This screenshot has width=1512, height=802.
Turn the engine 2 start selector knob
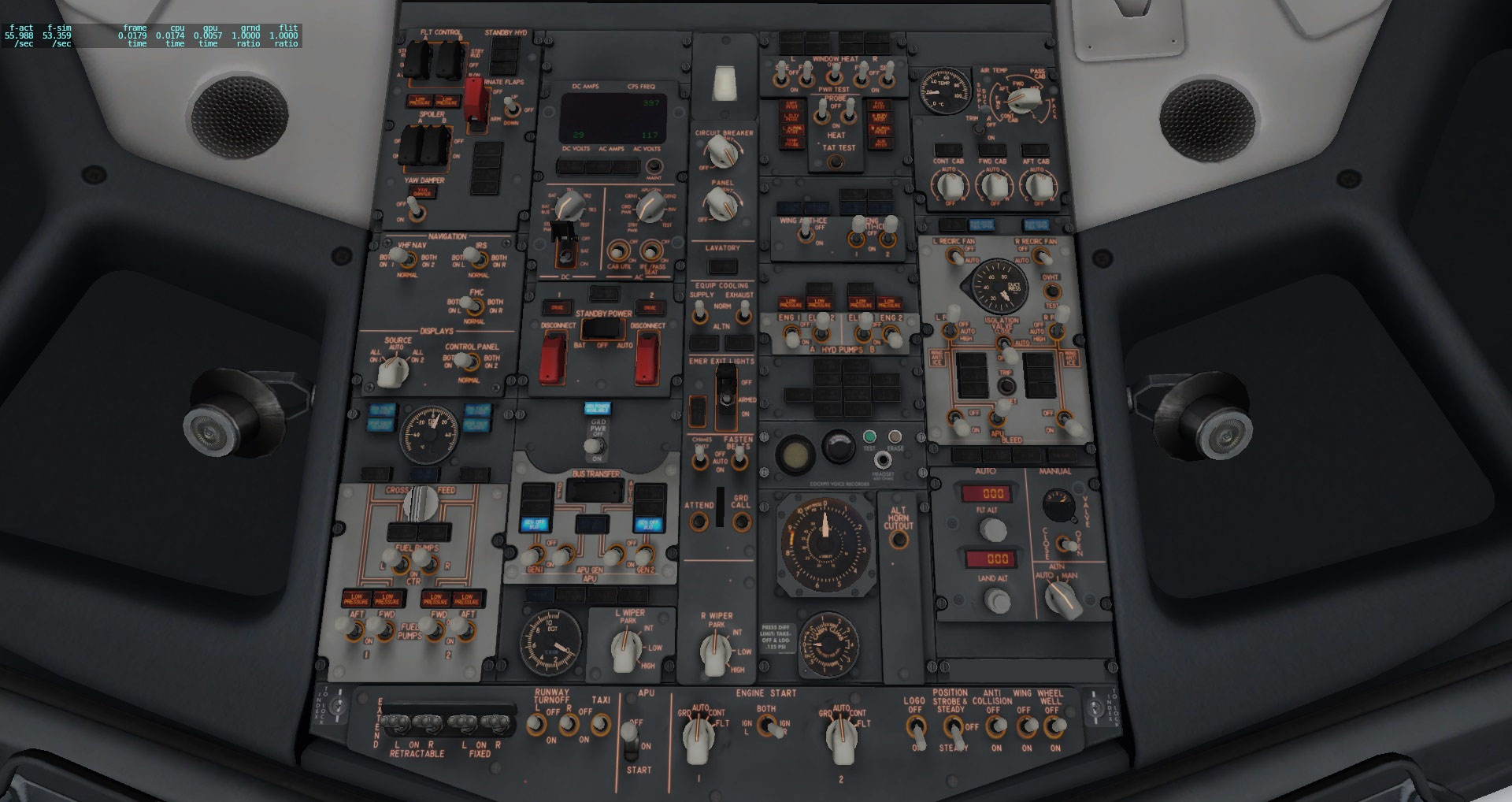840,738
